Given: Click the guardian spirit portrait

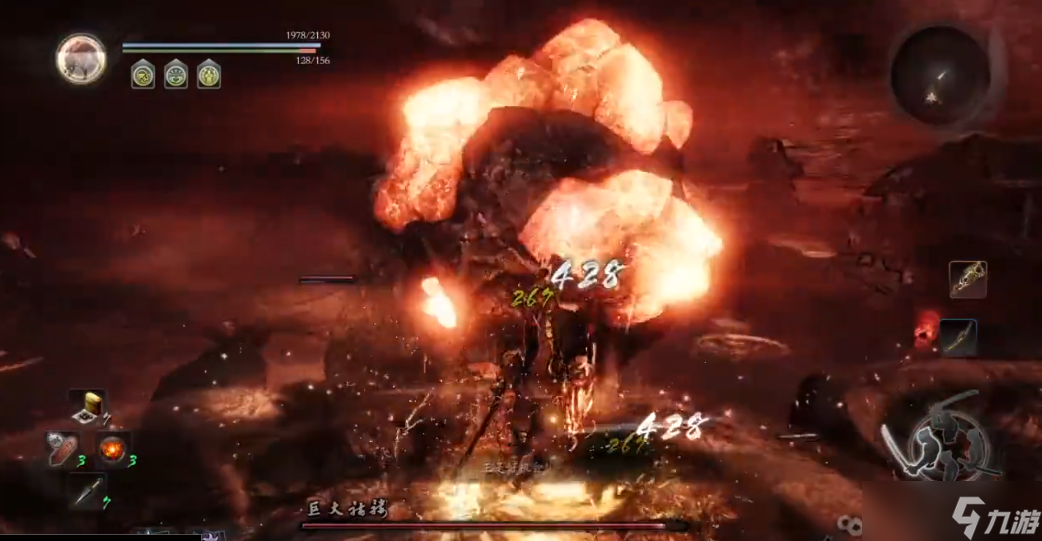Looking at the screenshot, I should click(x=81, y=57).
